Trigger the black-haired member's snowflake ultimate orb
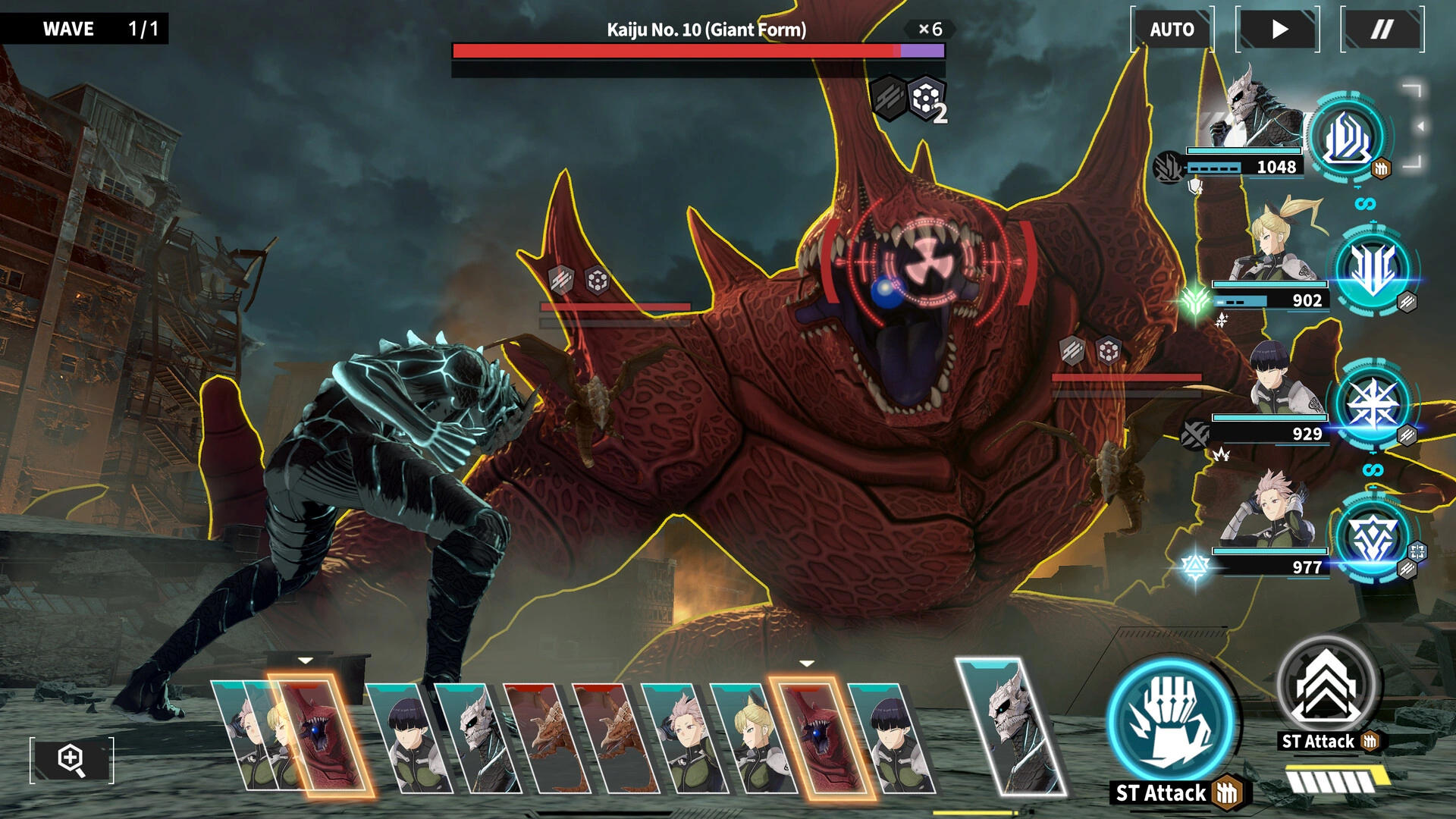This screenshot has height=819, width=1456. click(x=1373, y=403)
